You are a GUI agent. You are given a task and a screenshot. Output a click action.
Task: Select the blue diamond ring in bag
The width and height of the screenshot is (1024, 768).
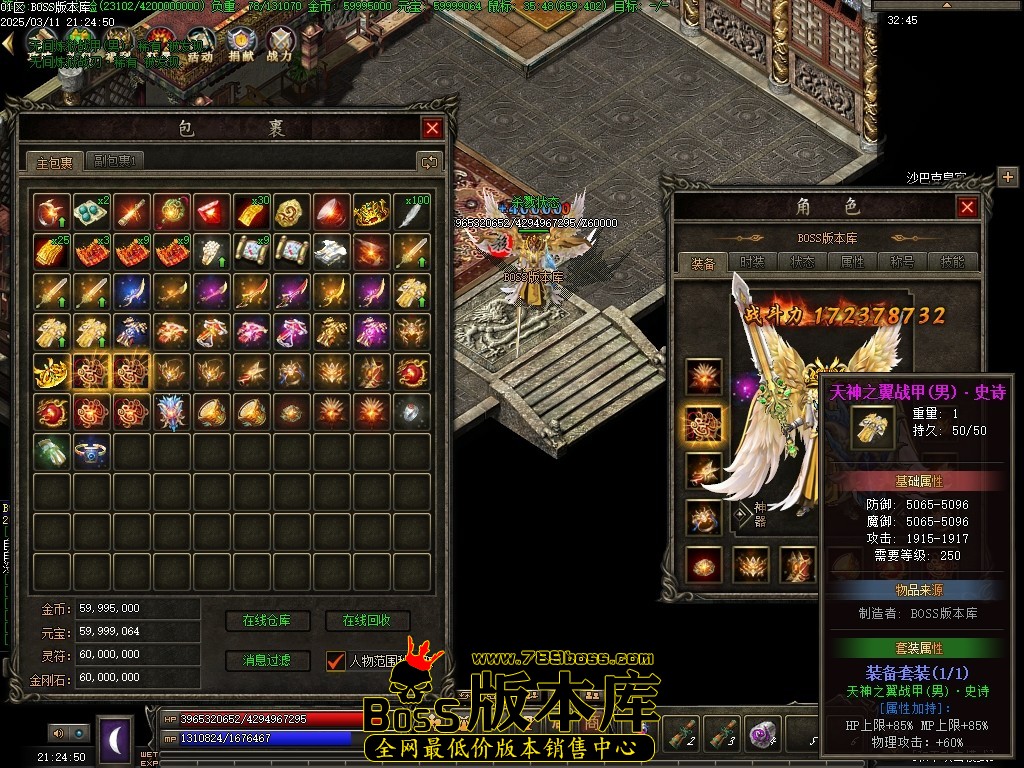[x=93, y=450]
